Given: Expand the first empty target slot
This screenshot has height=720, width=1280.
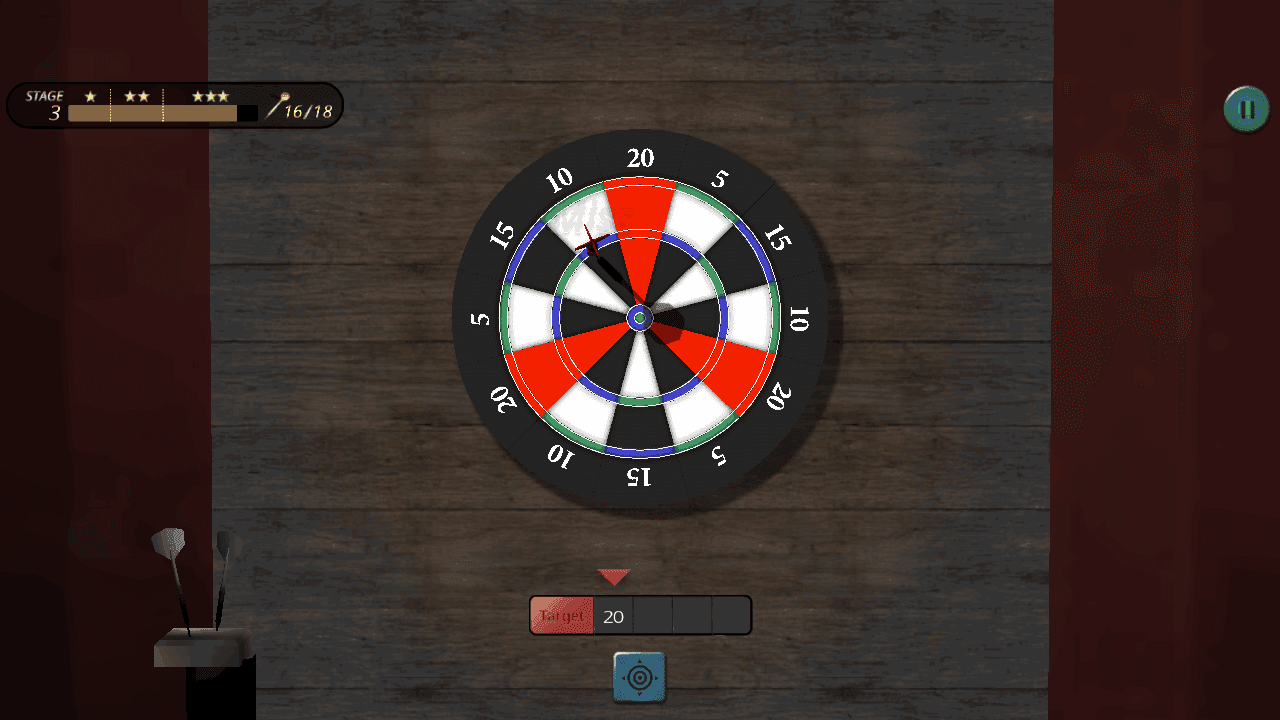Looking at the screenshot, I should pos(655,615).
